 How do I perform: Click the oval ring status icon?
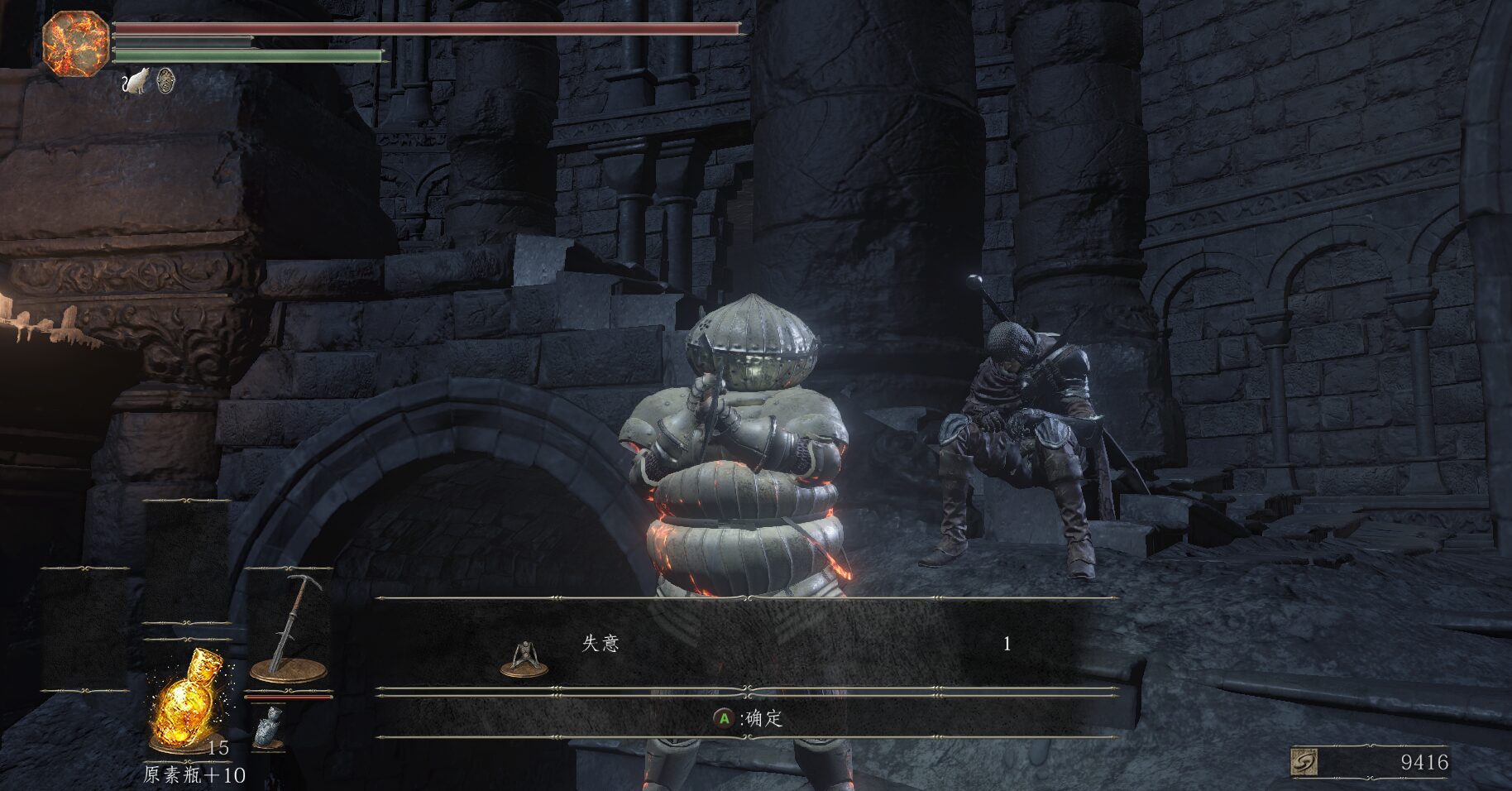pos(166,81)
